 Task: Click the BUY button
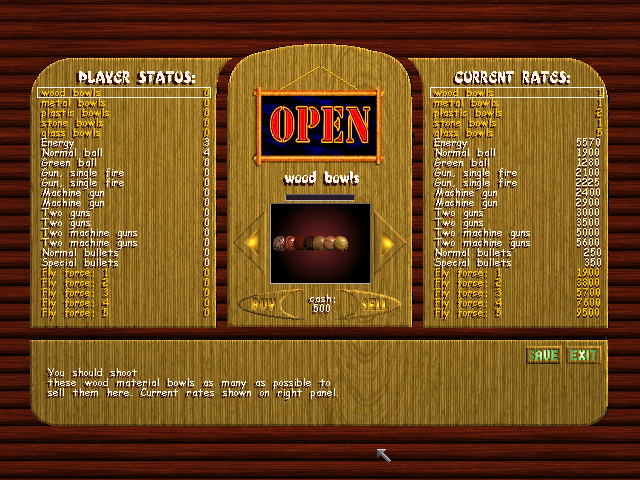coord(263,304)
